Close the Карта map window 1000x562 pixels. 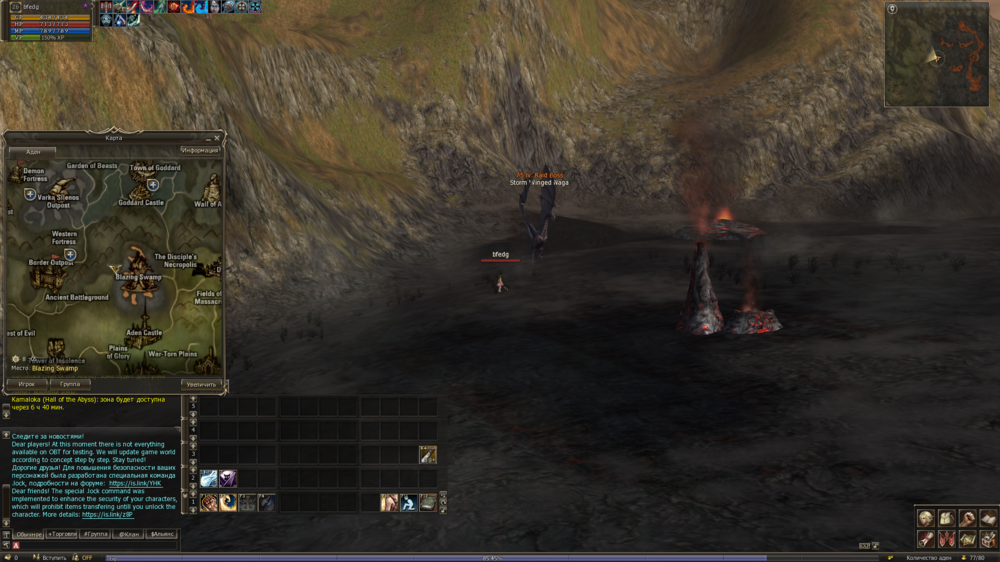(x=218, y=138)
